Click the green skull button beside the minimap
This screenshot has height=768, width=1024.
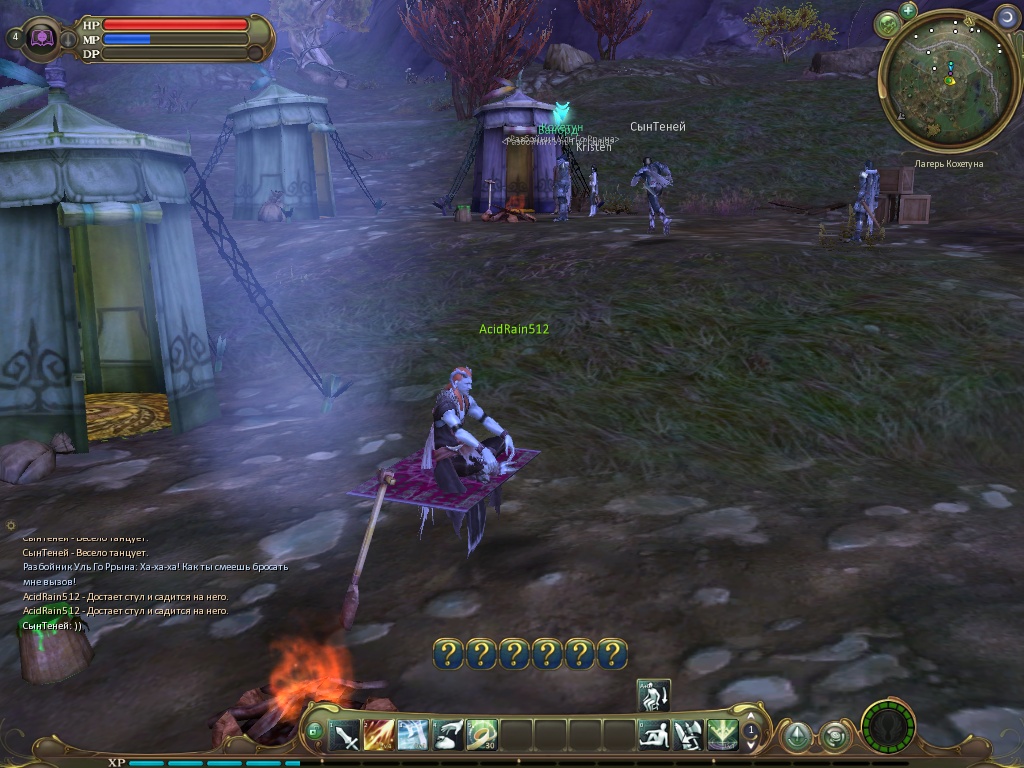click(887, 25)
